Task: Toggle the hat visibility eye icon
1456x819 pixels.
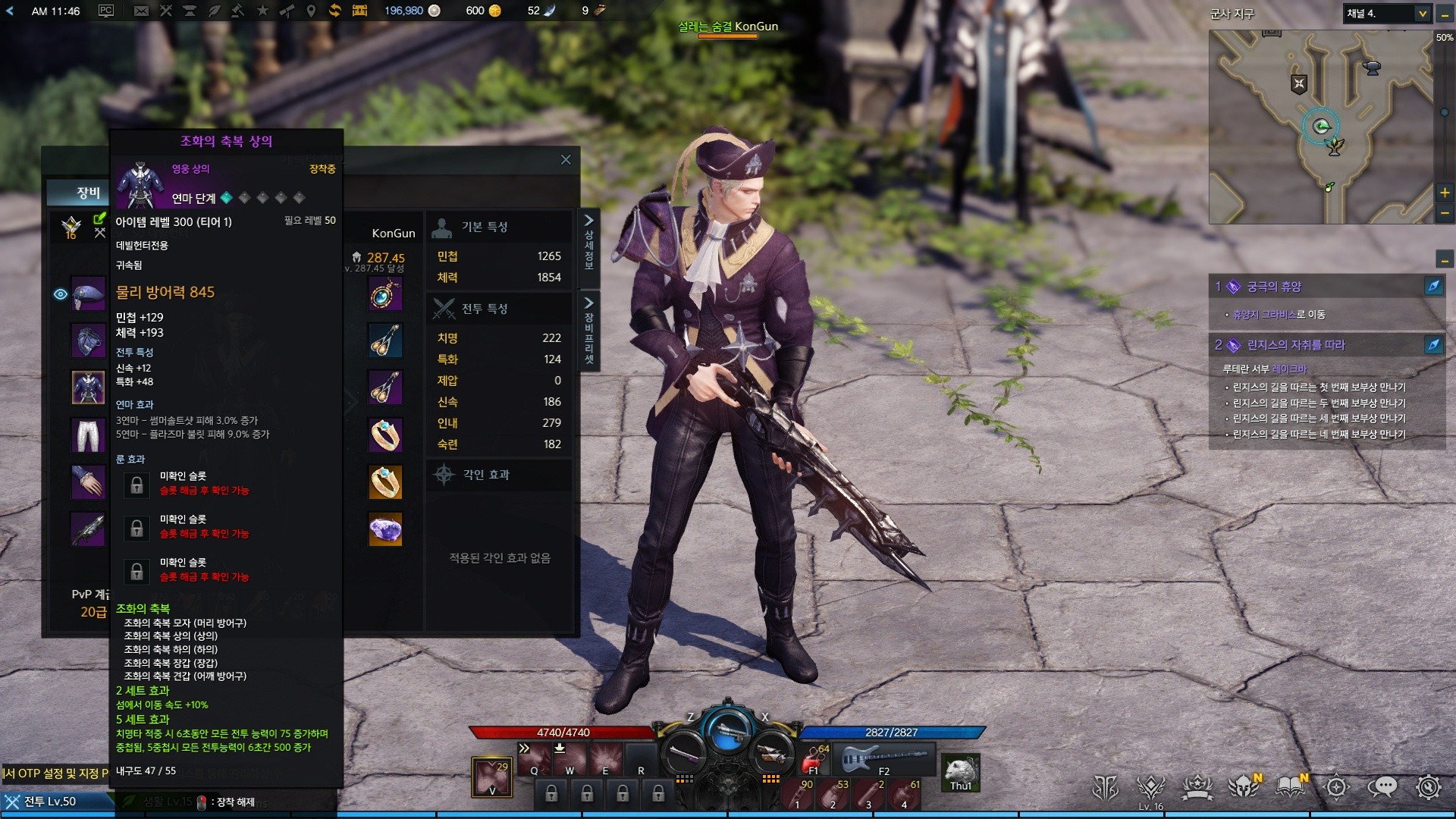Action: click(61, 294)
